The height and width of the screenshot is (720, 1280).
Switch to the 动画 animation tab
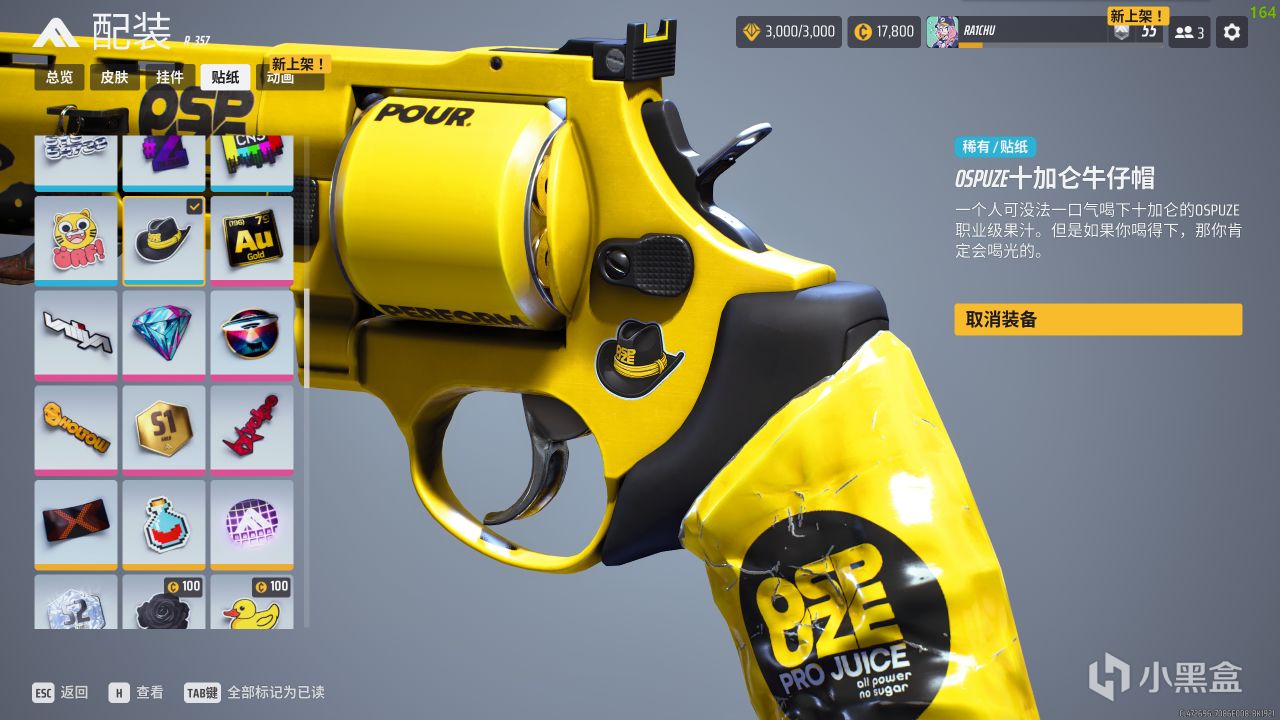[281, 78]
